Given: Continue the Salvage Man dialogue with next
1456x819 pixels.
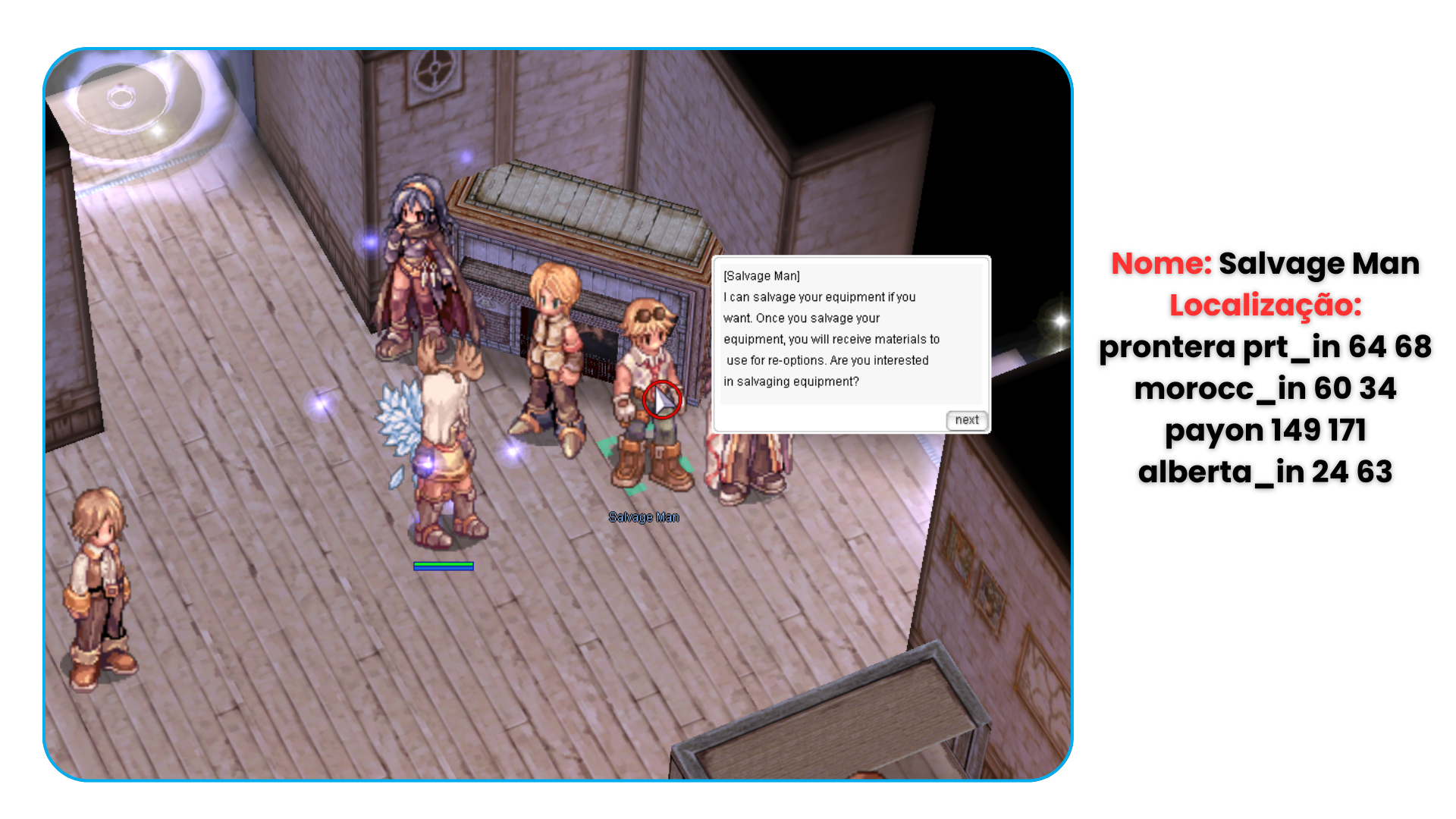Looking at the screenshot, I should click(966, 420).
